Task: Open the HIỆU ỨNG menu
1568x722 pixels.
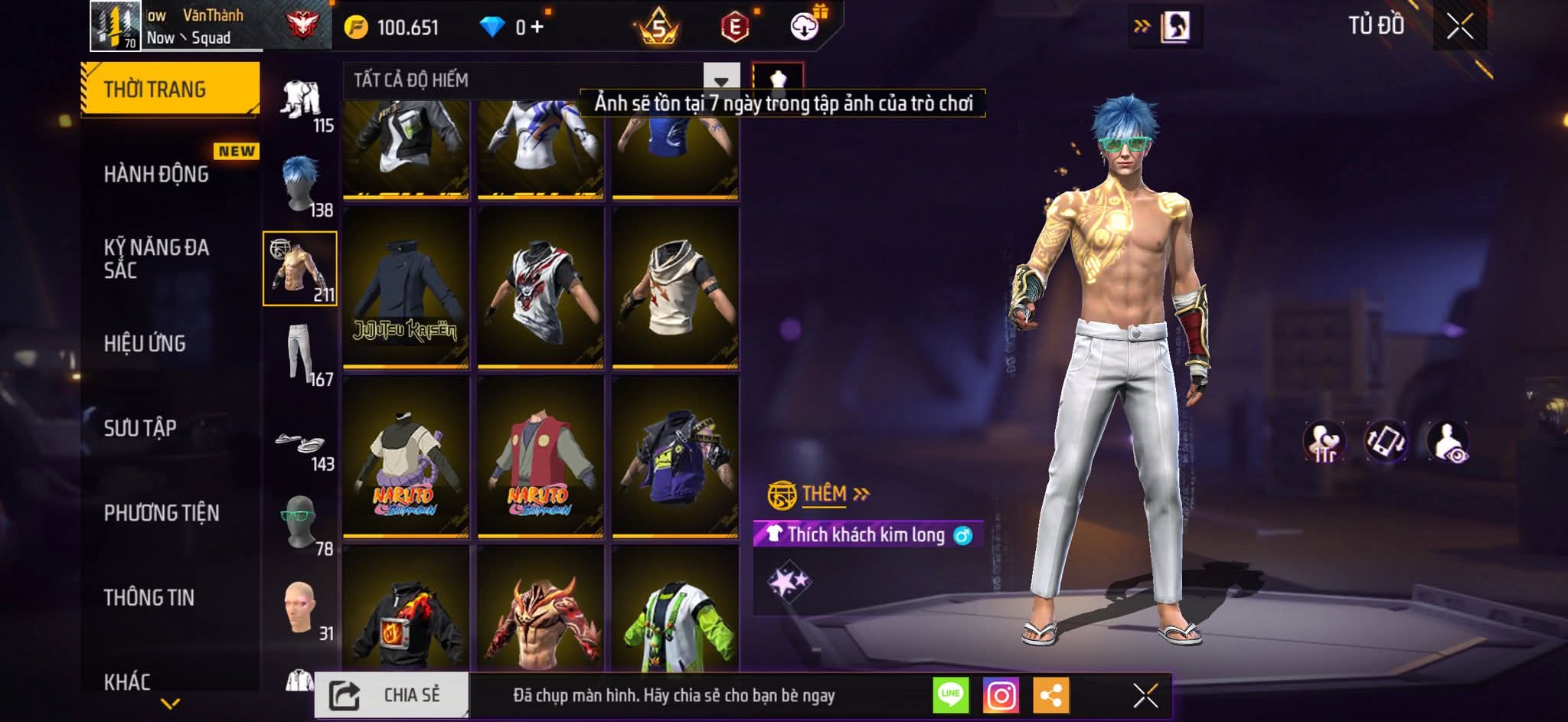Action: click(145, 343)
